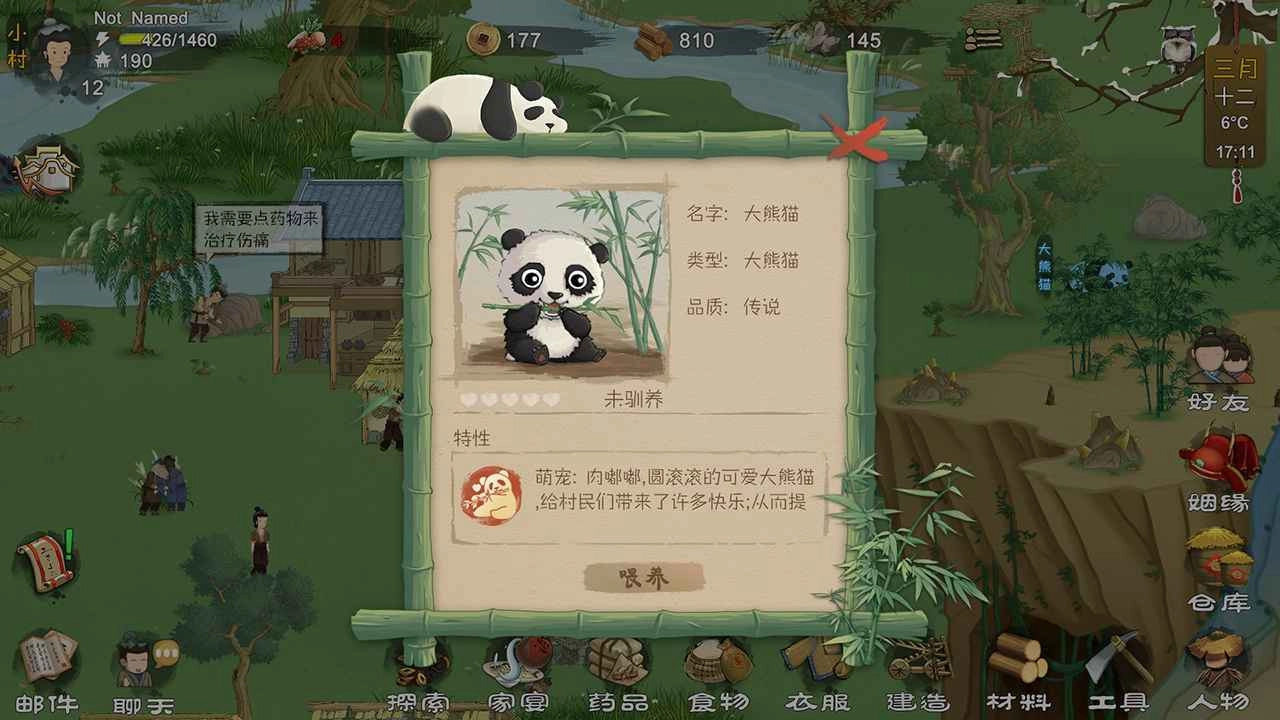
Task: Open the Materials (材料) panel
Action: pyautogui.click(x=1015, y=680)
